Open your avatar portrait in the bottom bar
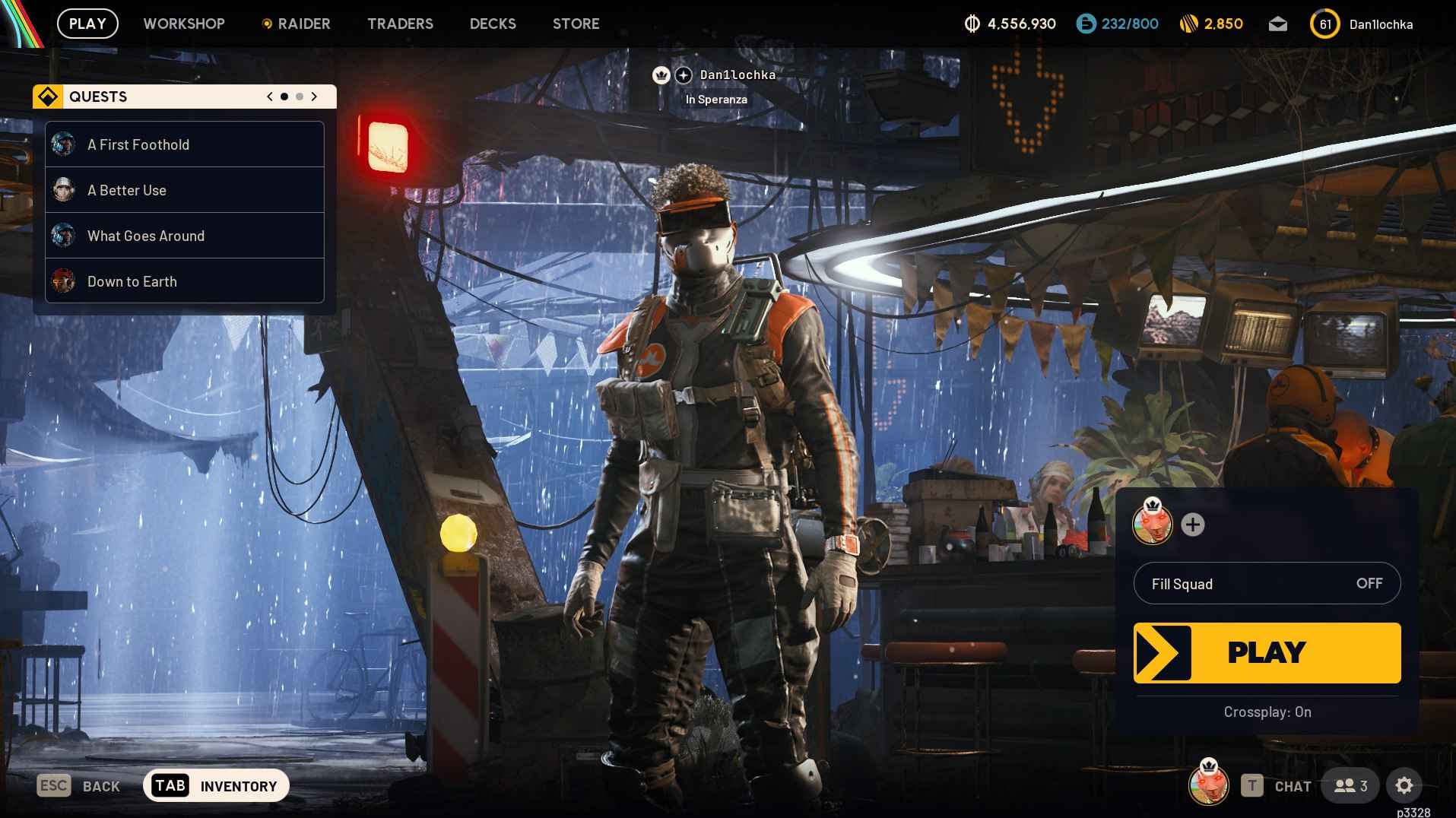Screen dimensions: 1456x818 pyautogui.click(x=1209, y=784)
